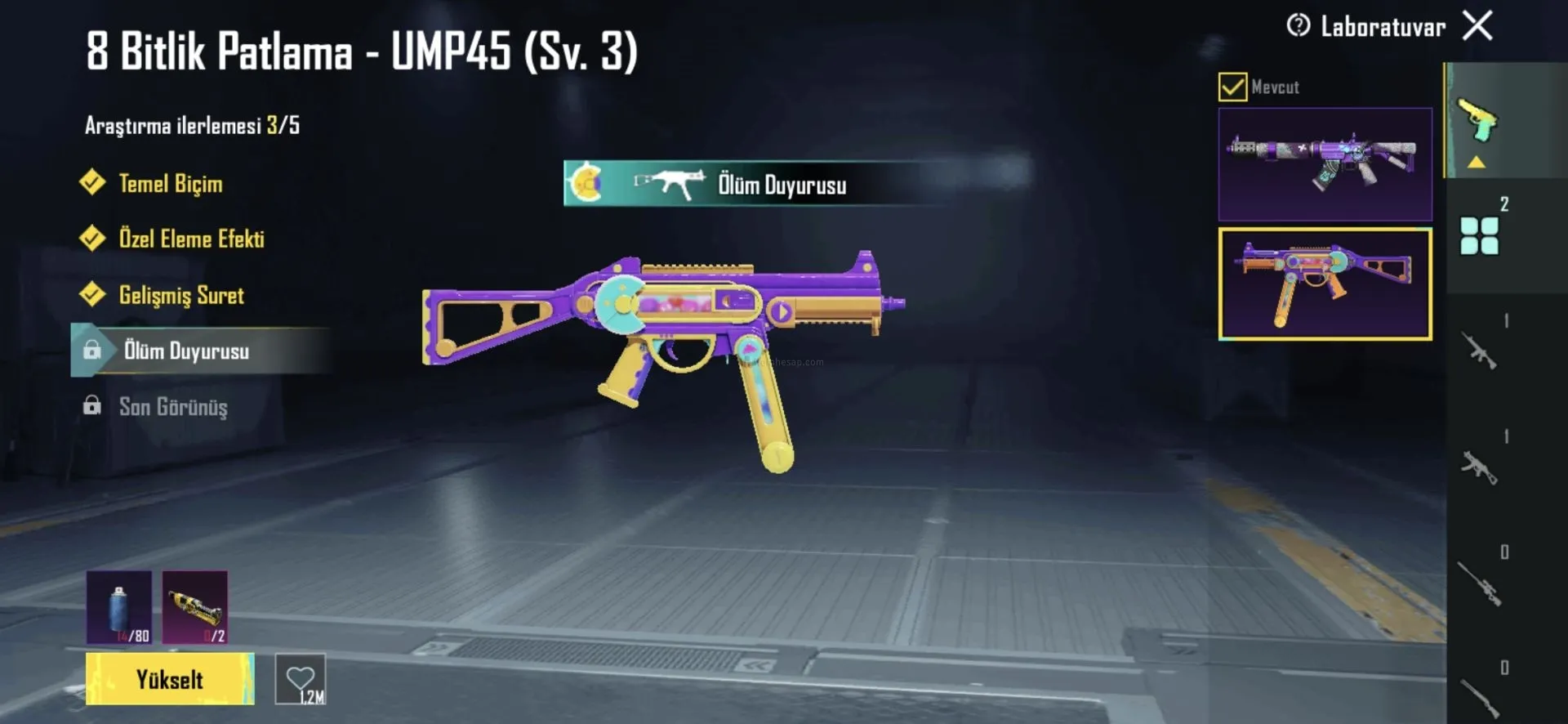
Task: Toggle the Mevcut checkbox
Action: [x=1232, y=87]
